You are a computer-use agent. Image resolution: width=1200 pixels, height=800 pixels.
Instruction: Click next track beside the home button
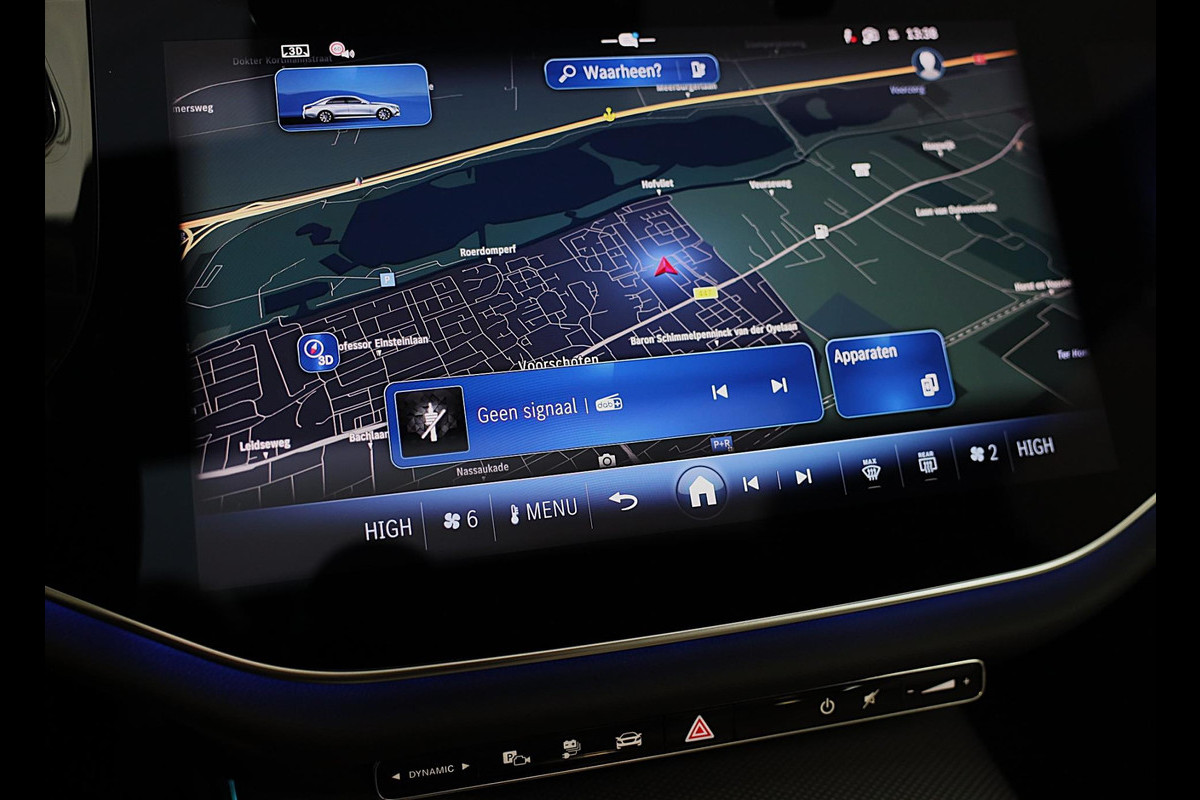pos(803,477)
